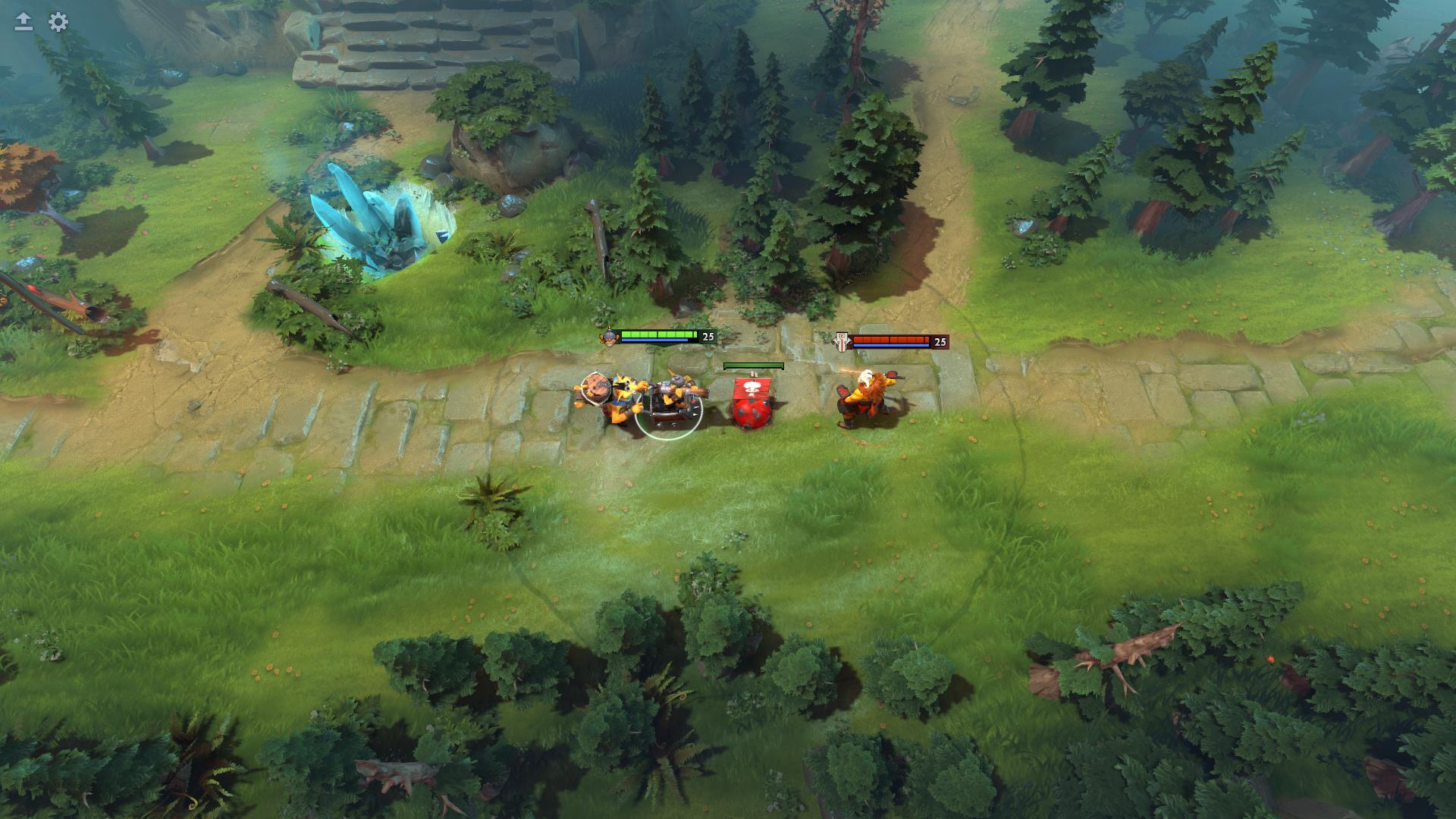Click the red warning sign above the mine
The height and width of the screenshot is (819, 1456).
(752, 388)
